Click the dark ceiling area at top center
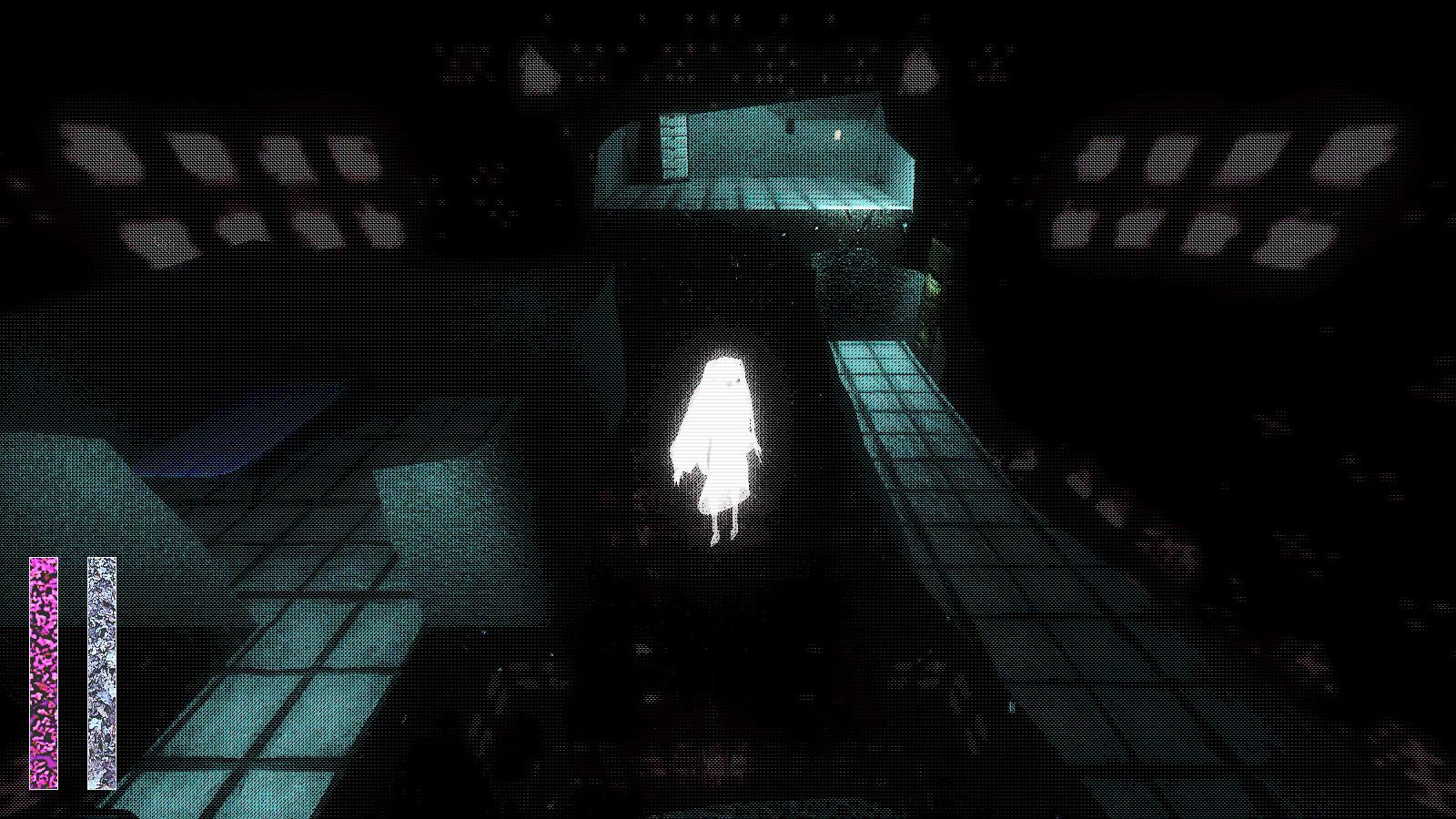Viewport: 1456px width, 819px height. [728, 36]
